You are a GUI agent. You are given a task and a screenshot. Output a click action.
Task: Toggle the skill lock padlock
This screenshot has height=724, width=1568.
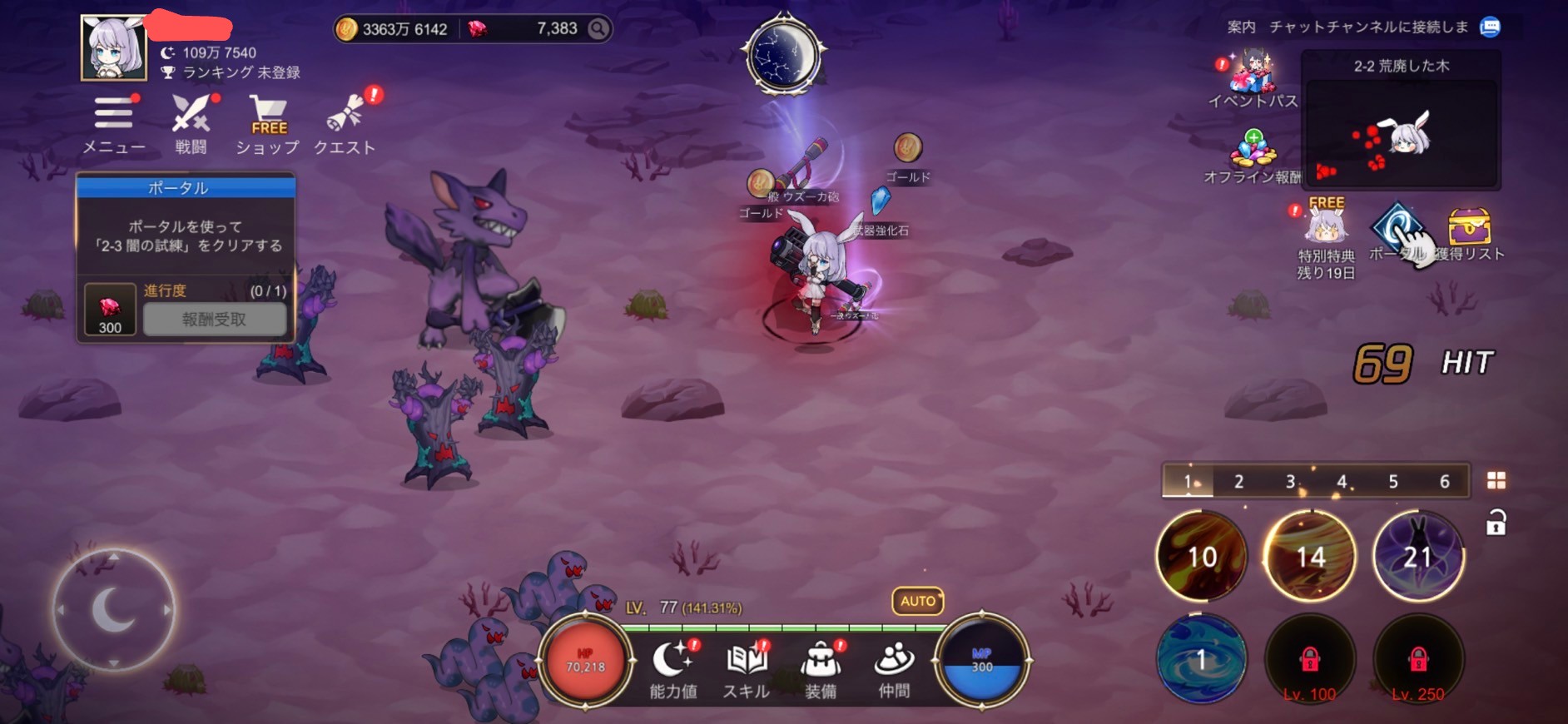point(1496,523)
